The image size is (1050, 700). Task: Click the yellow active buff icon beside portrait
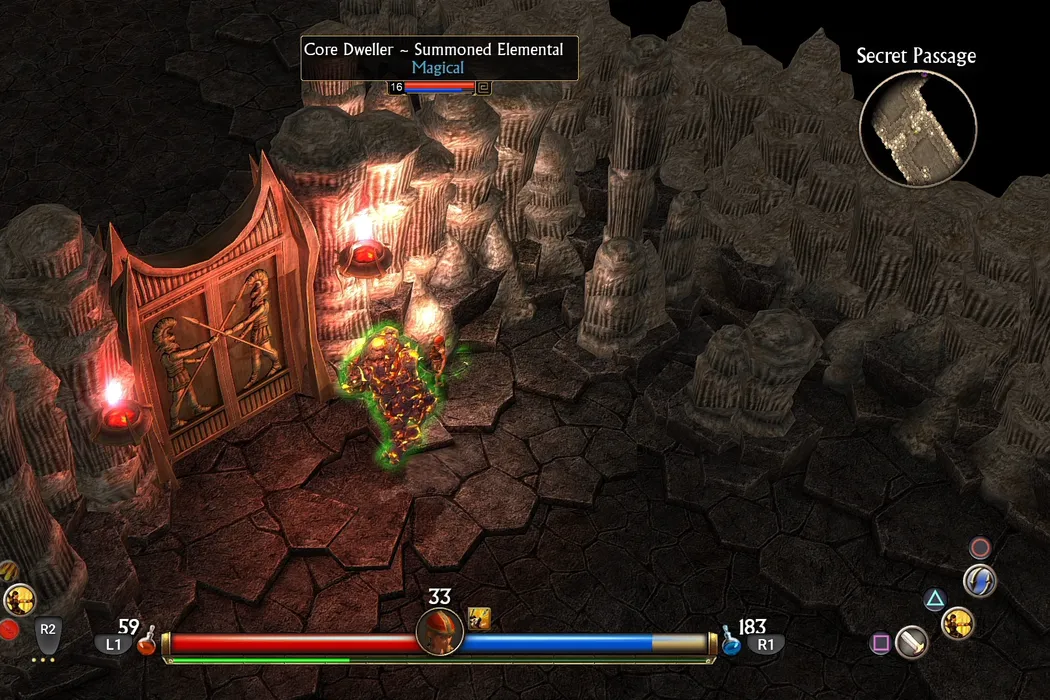pos(479,619)
